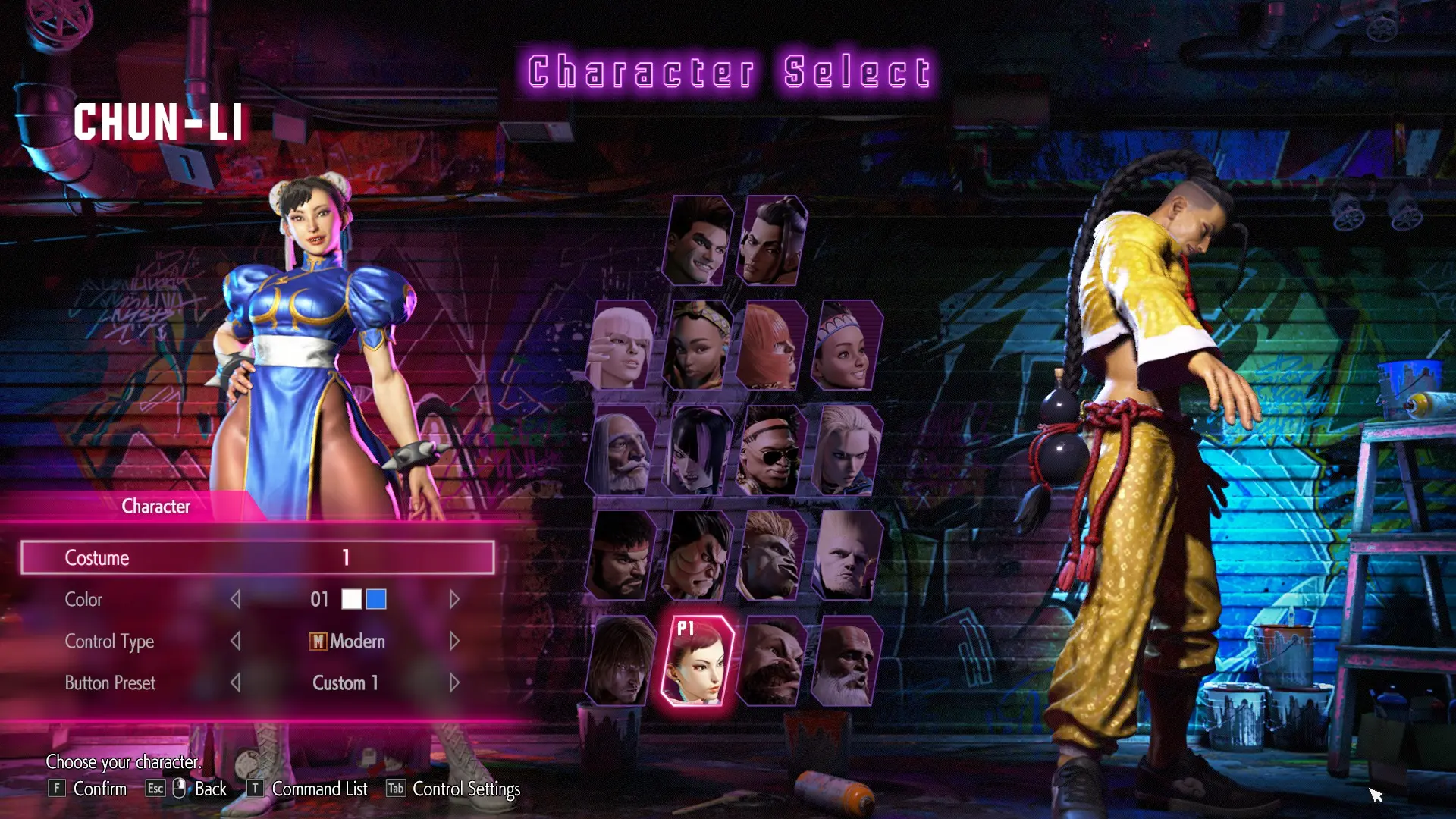Viewport: 1456px width, 819px height.
Task: Highlight the Costume option row
Action: coord(258,558)
